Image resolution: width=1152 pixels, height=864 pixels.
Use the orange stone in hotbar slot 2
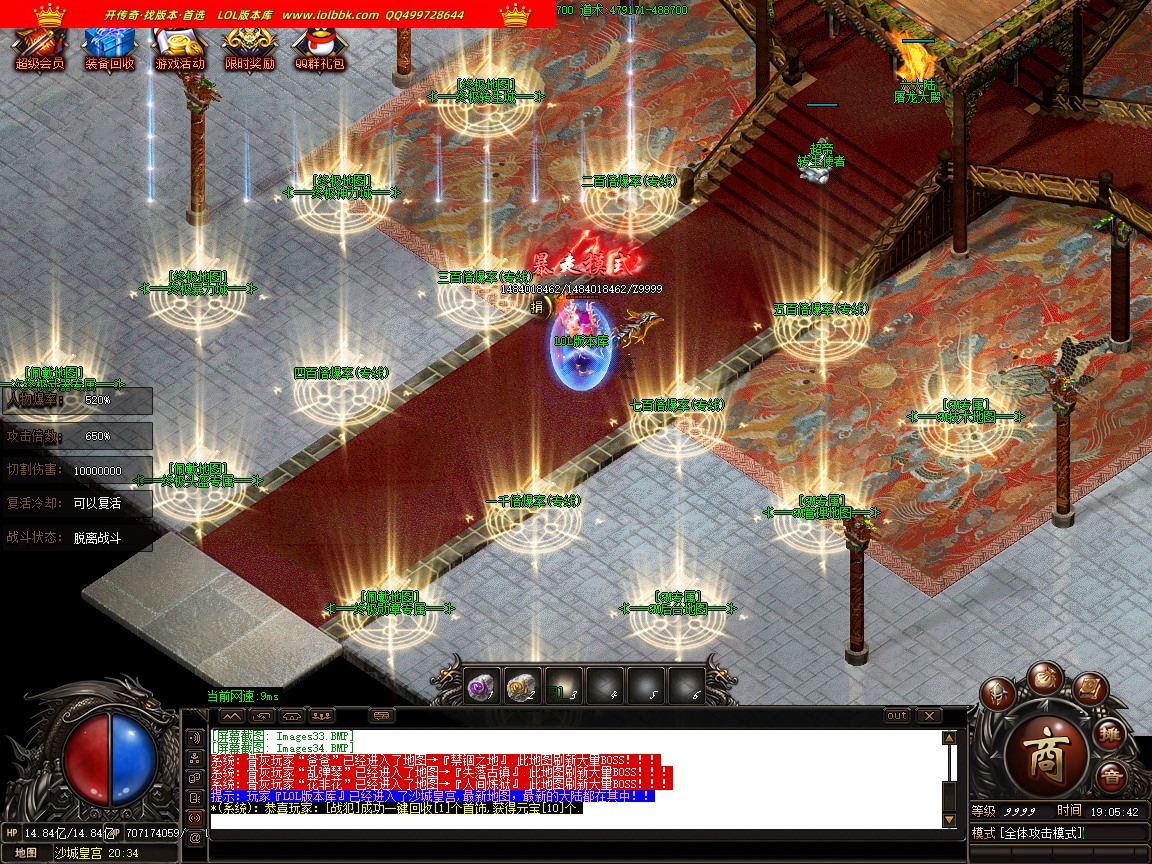[522, 685]
